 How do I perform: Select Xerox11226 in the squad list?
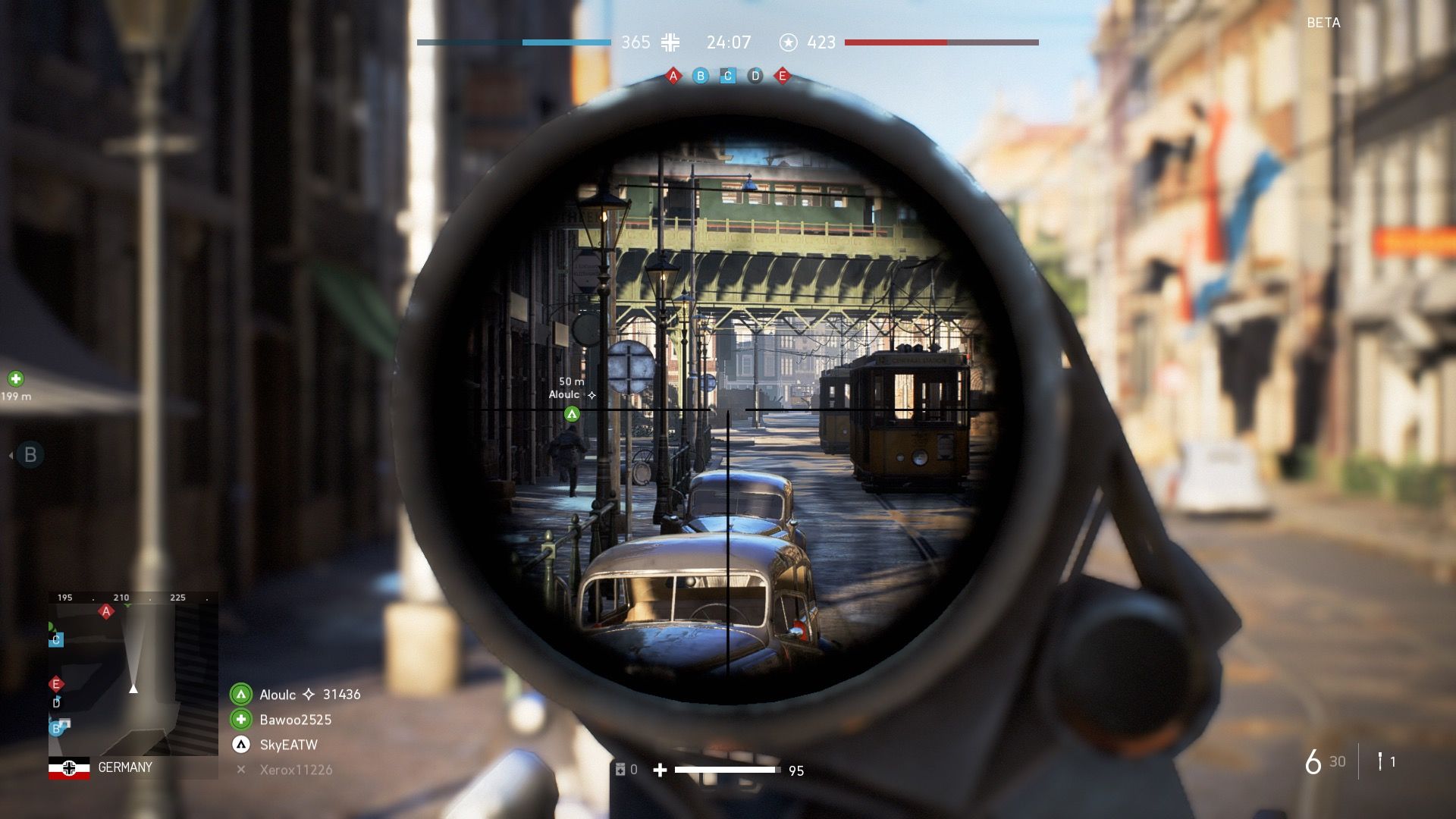[x=296, y=770]
